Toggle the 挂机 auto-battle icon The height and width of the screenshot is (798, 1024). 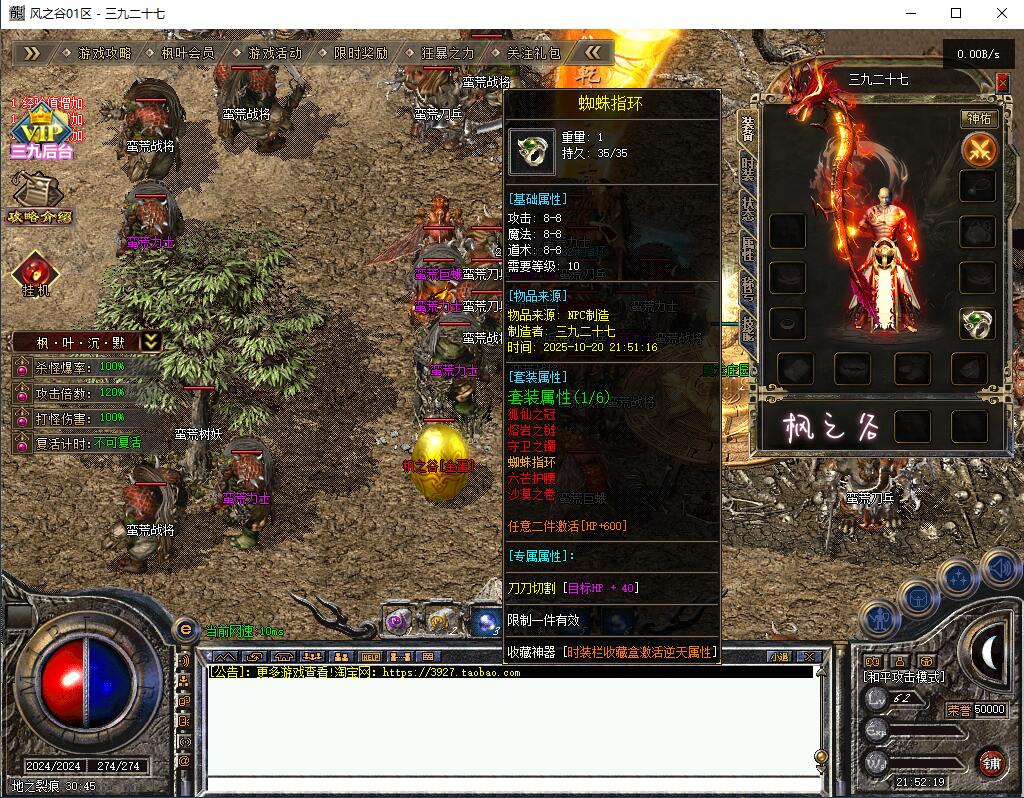tap(36, 274)
